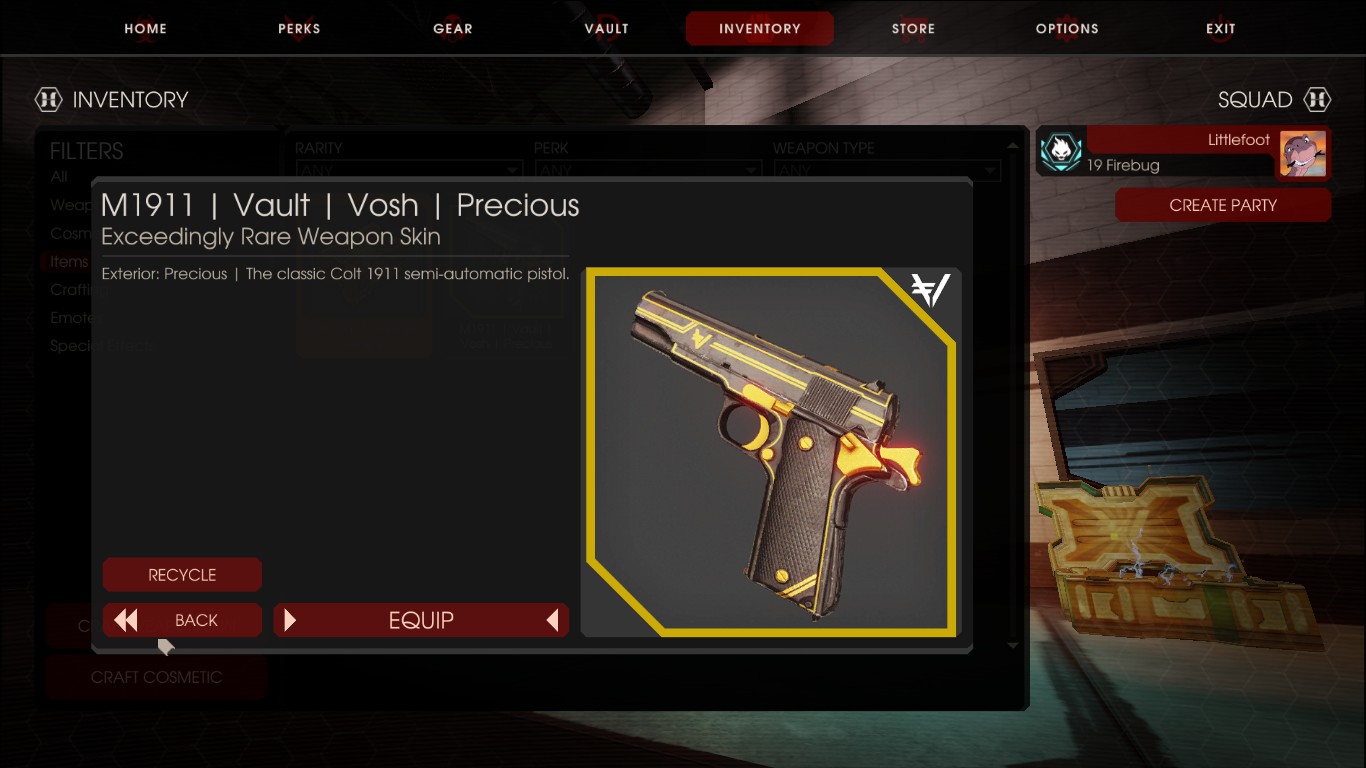The width and height of the screenshot is (1366, 768).
Task: Go to the Gear tab
Action: [x=453, y=28]
